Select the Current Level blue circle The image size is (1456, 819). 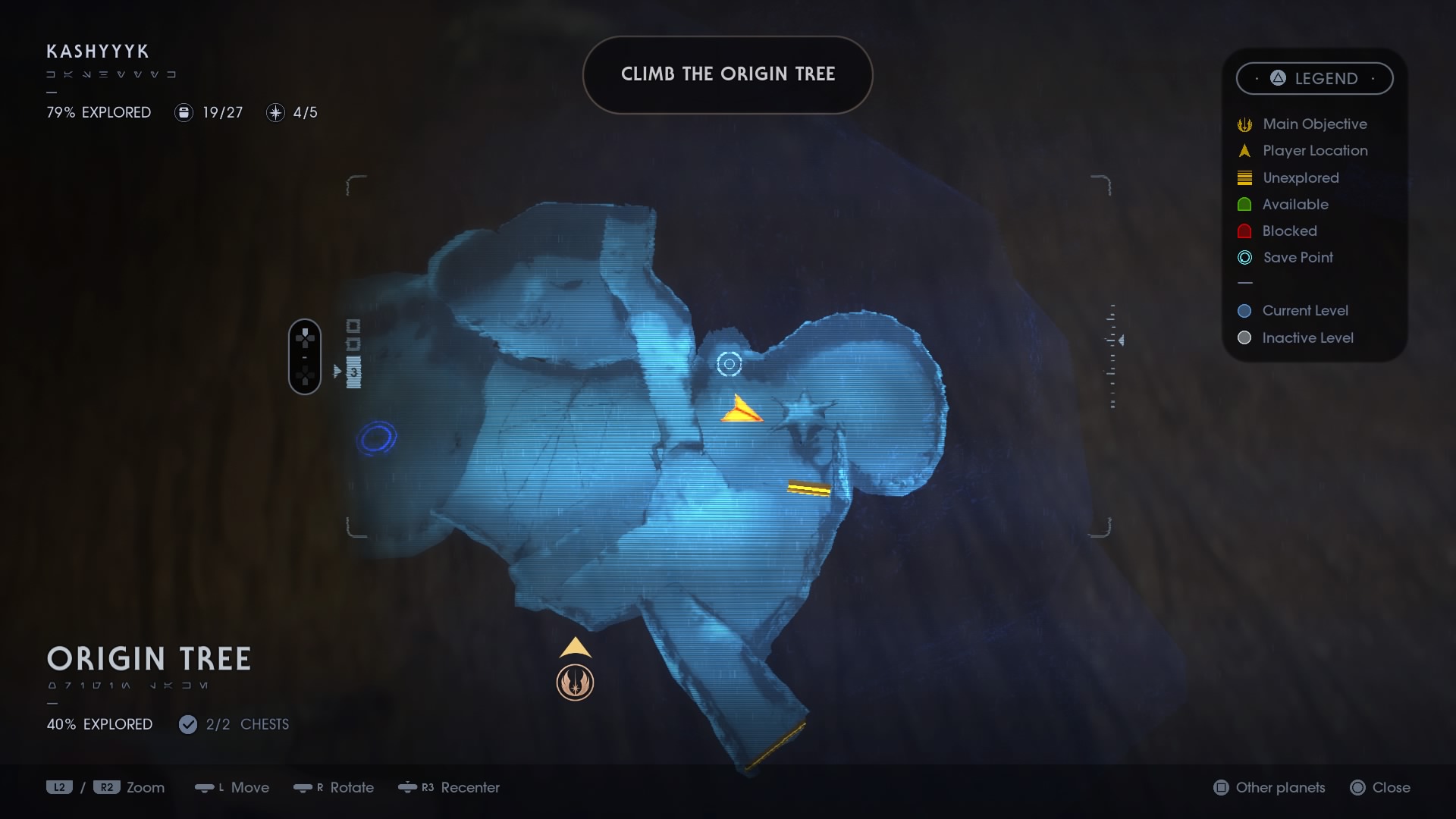pyautogui.click(x=1244, y=310)
